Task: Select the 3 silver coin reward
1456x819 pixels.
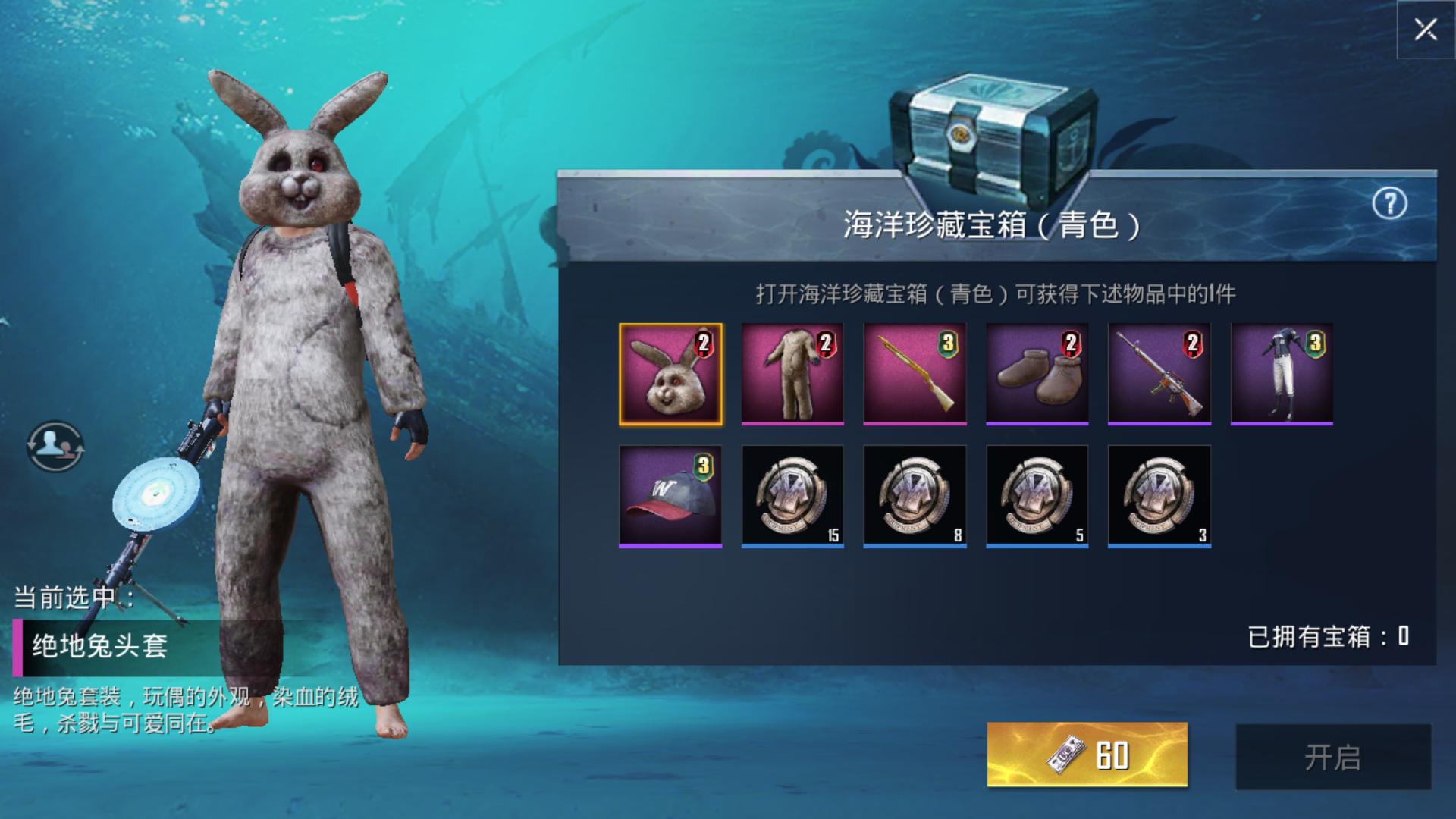Action: (1159, 496)
